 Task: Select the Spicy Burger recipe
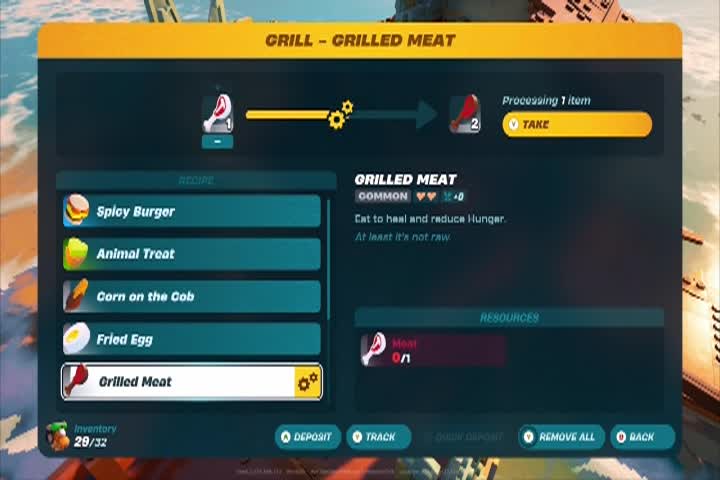tap(191, 211)
